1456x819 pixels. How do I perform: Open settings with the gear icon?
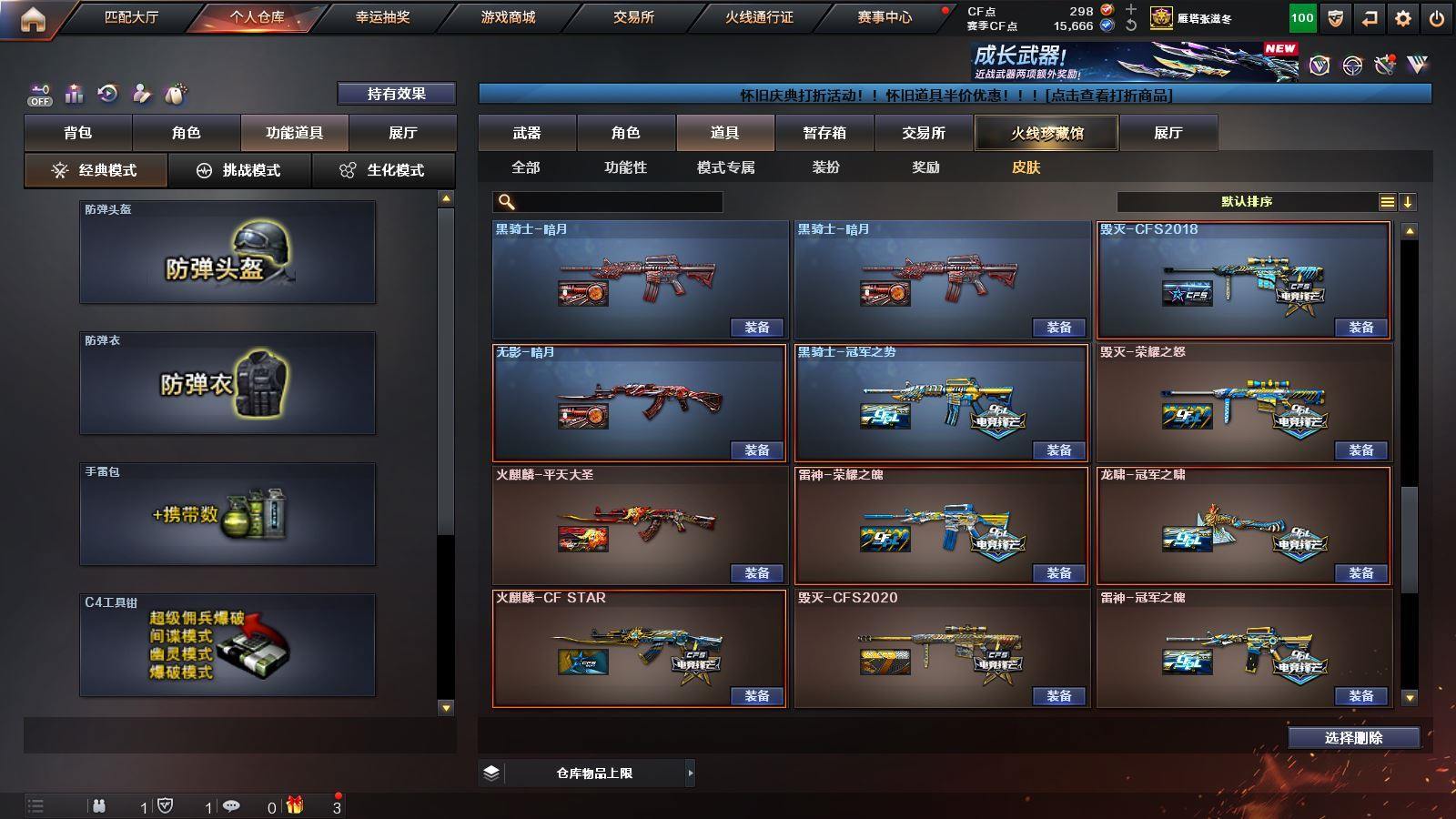coord(1403,18)
